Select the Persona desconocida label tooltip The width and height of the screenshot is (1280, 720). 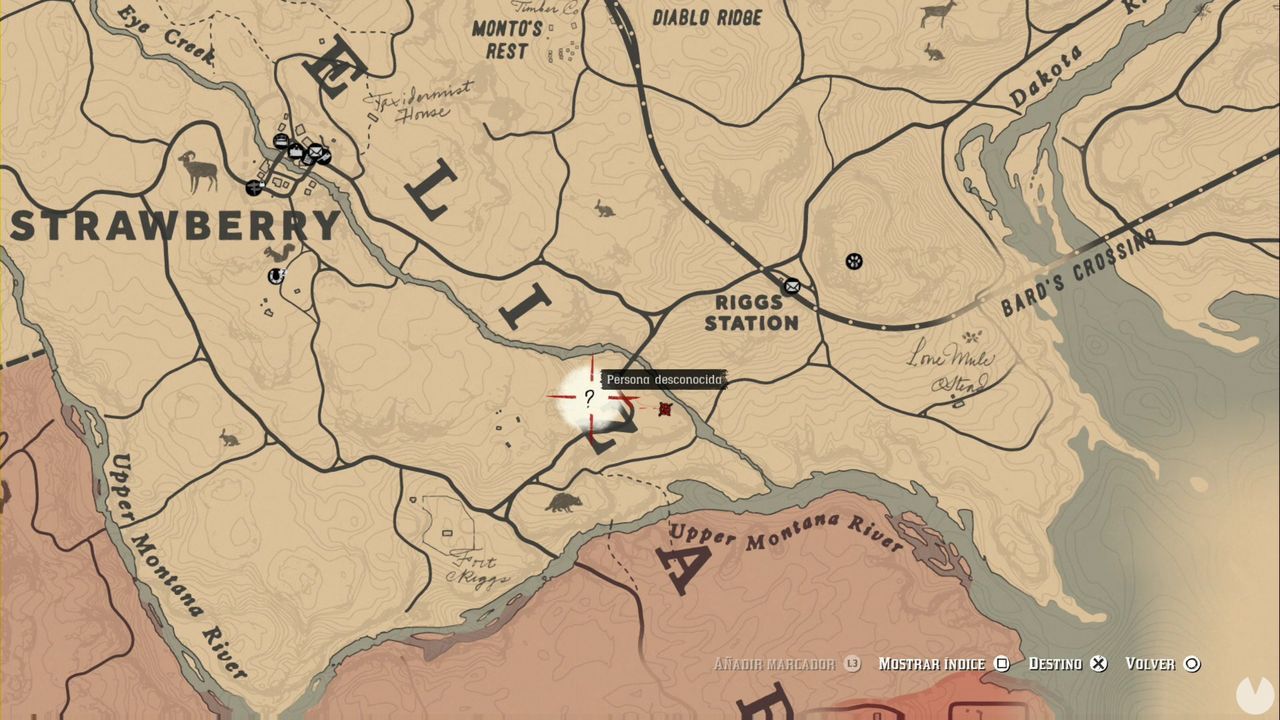[x=665, y=379]
